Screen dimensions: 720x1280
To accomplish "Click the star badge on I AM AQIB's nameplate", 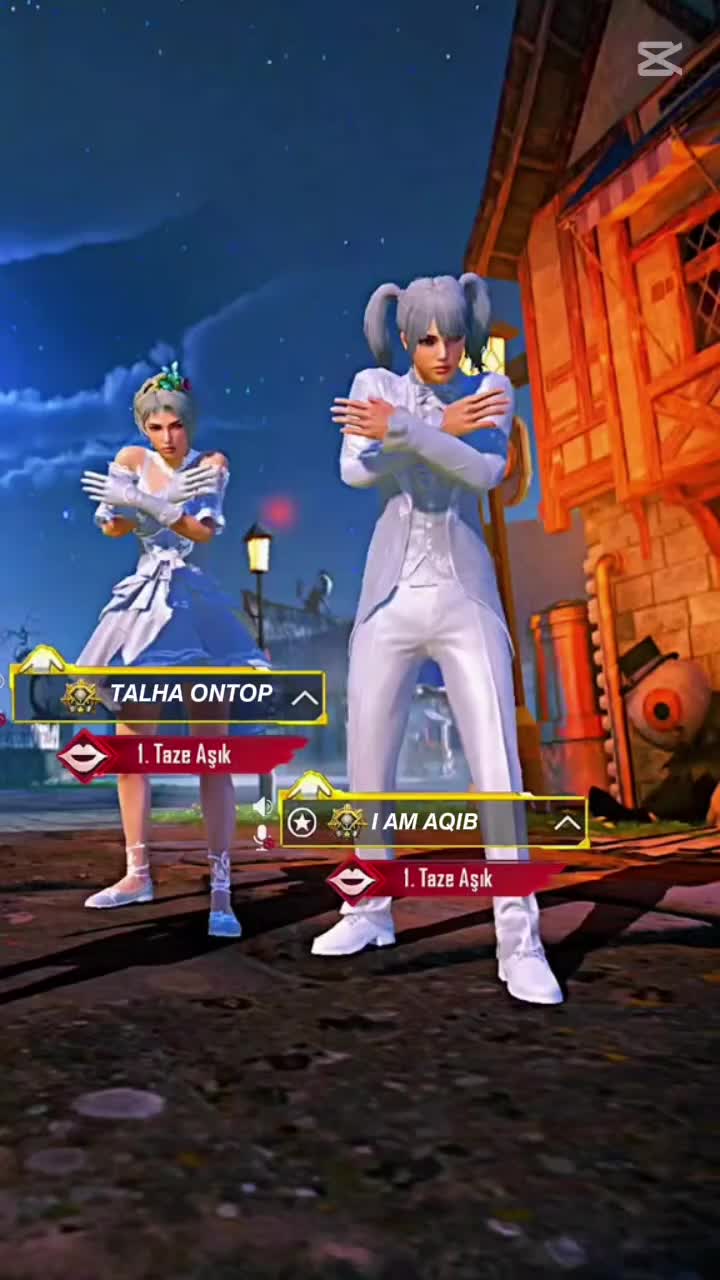I will click(302, 823).
